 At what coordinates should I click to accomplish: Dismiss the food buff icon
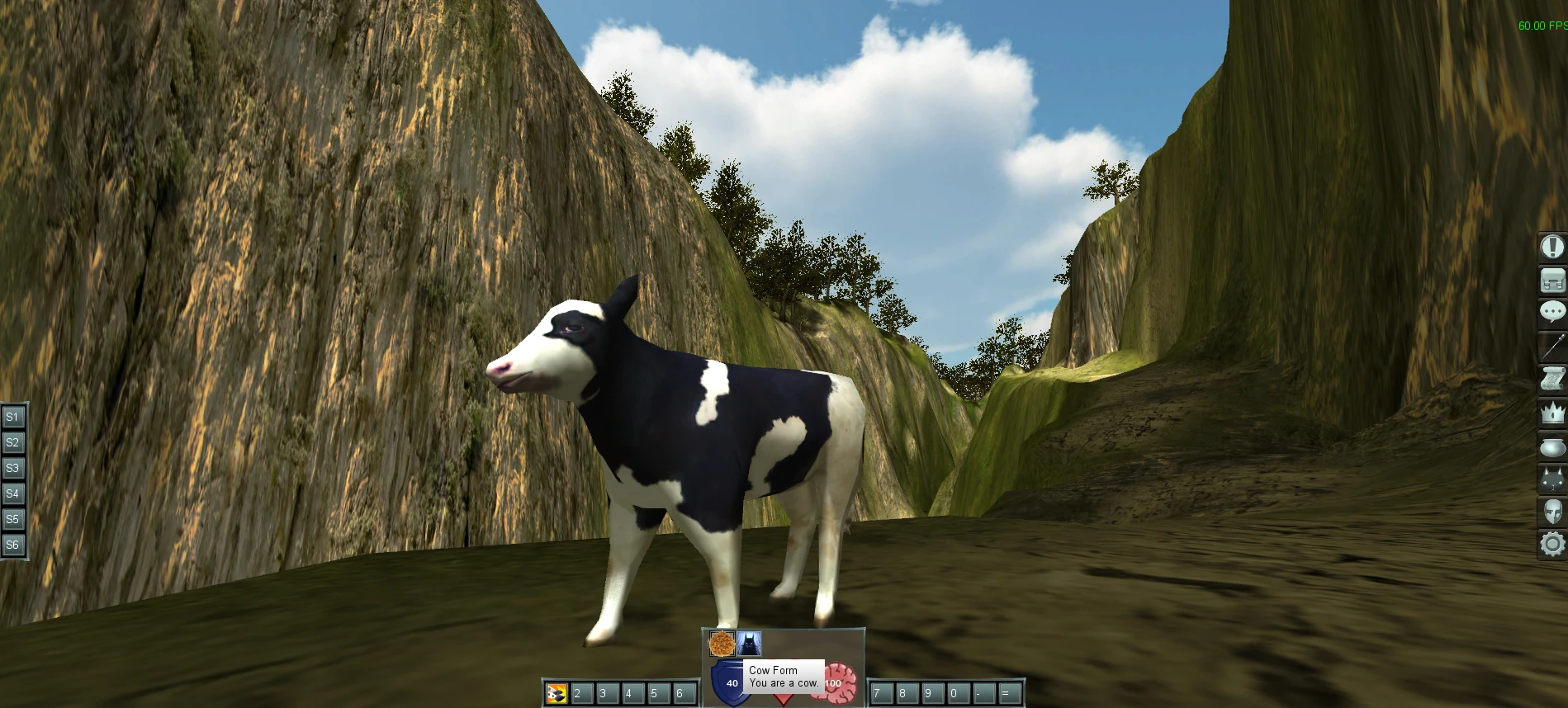[x=722, y=643]
